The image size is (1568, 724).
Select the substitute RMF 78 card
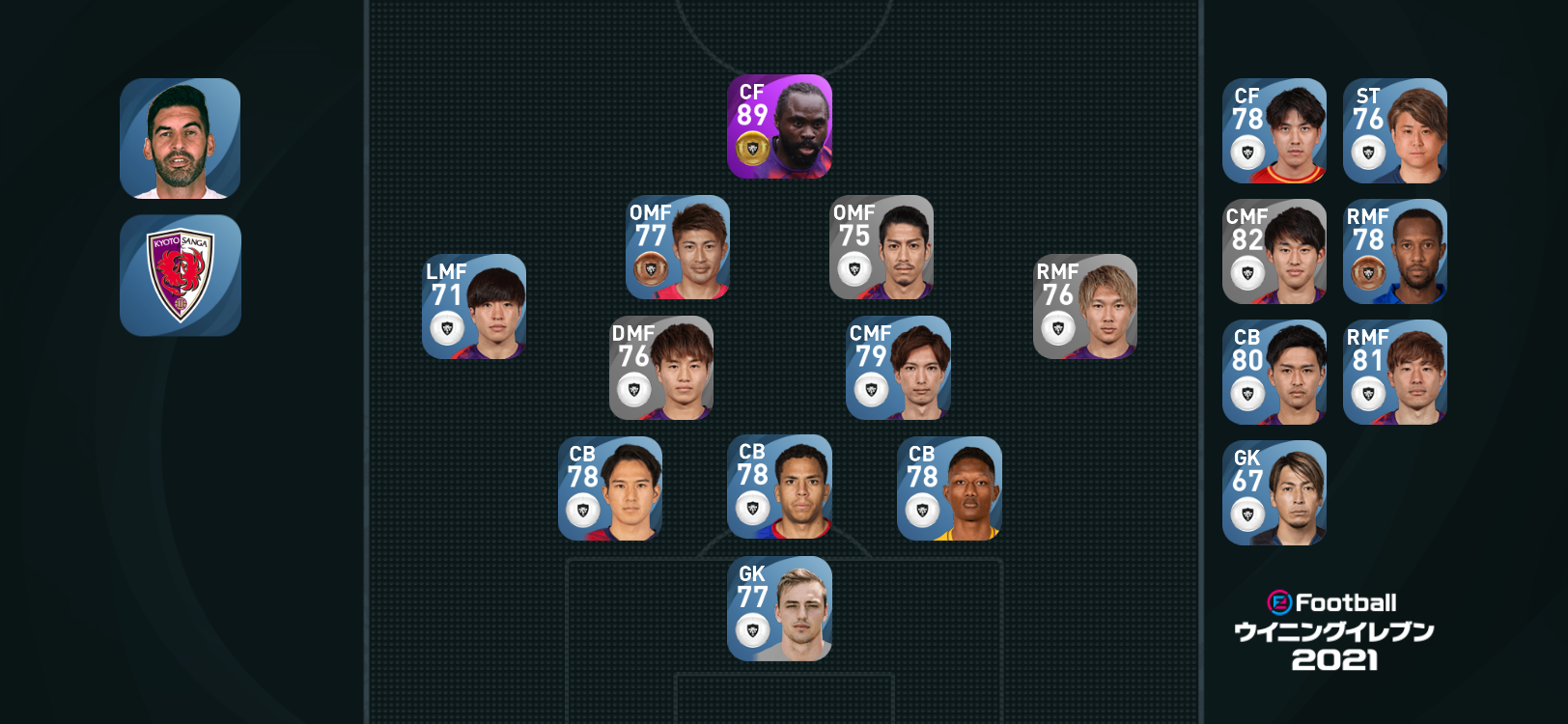[1395, 252]
